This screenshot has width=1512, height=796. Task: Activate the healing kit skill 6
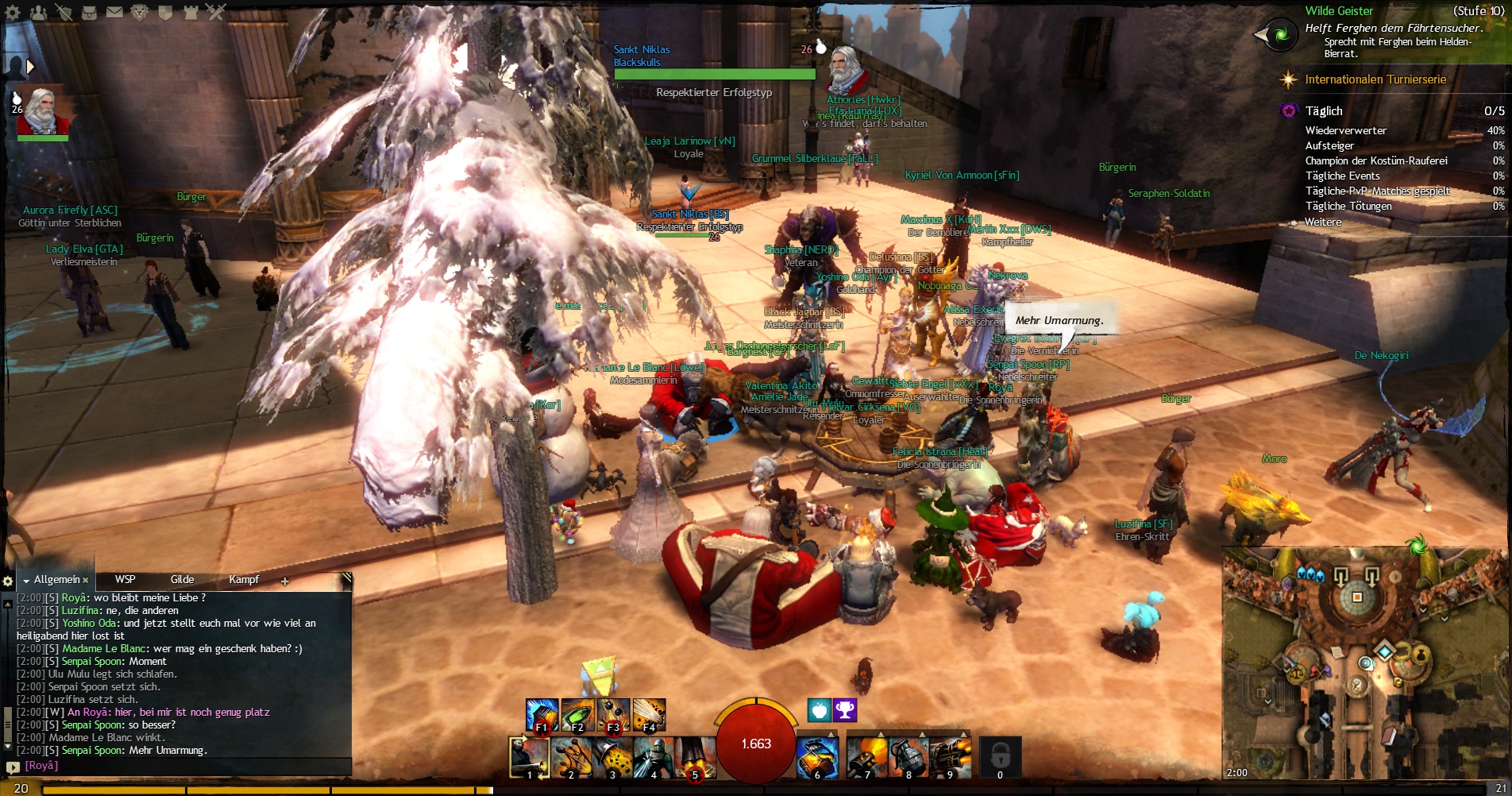[x=818, y=756]
